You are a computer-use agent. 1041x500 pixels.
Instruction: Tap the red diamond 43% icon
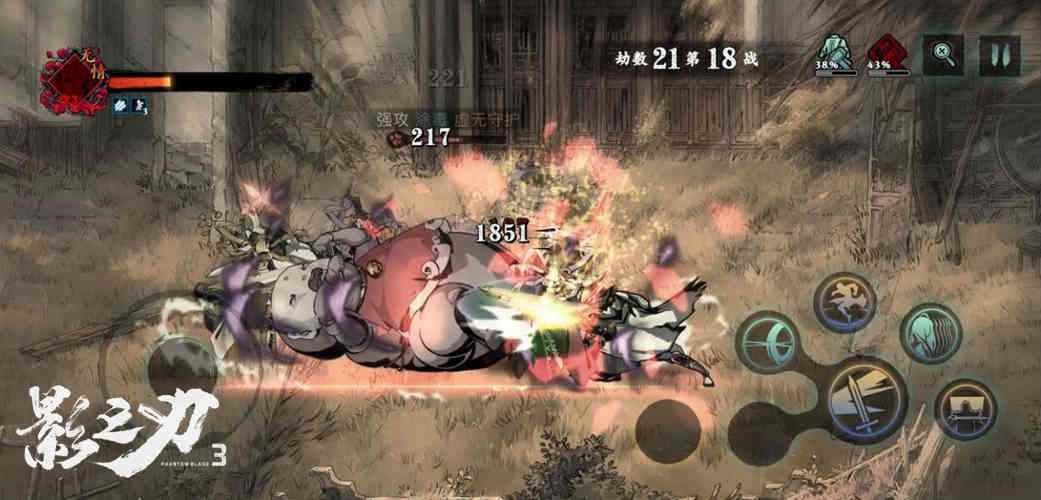point(881,52)
